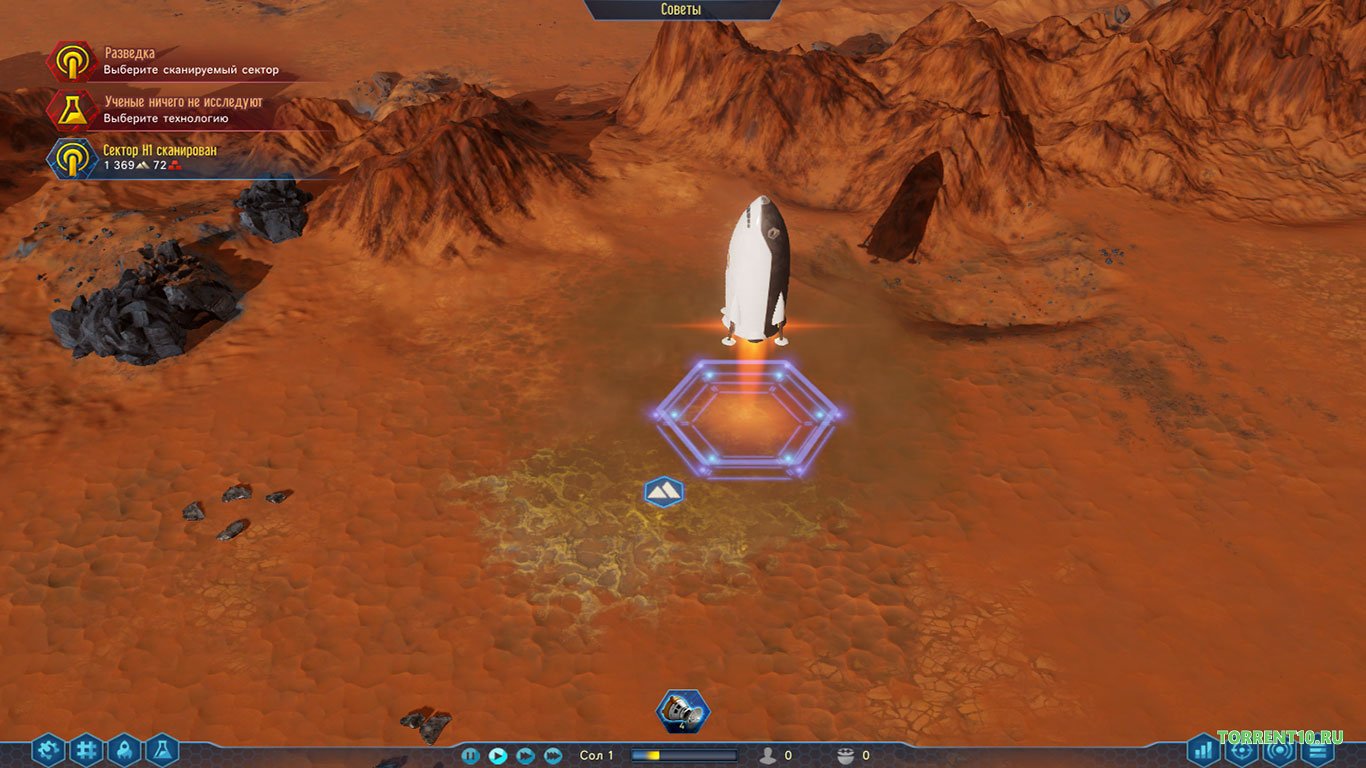Viewport: 1366px width, 768px height.
Task: Open the gear build menu button
Action: (x=48, y=749)
